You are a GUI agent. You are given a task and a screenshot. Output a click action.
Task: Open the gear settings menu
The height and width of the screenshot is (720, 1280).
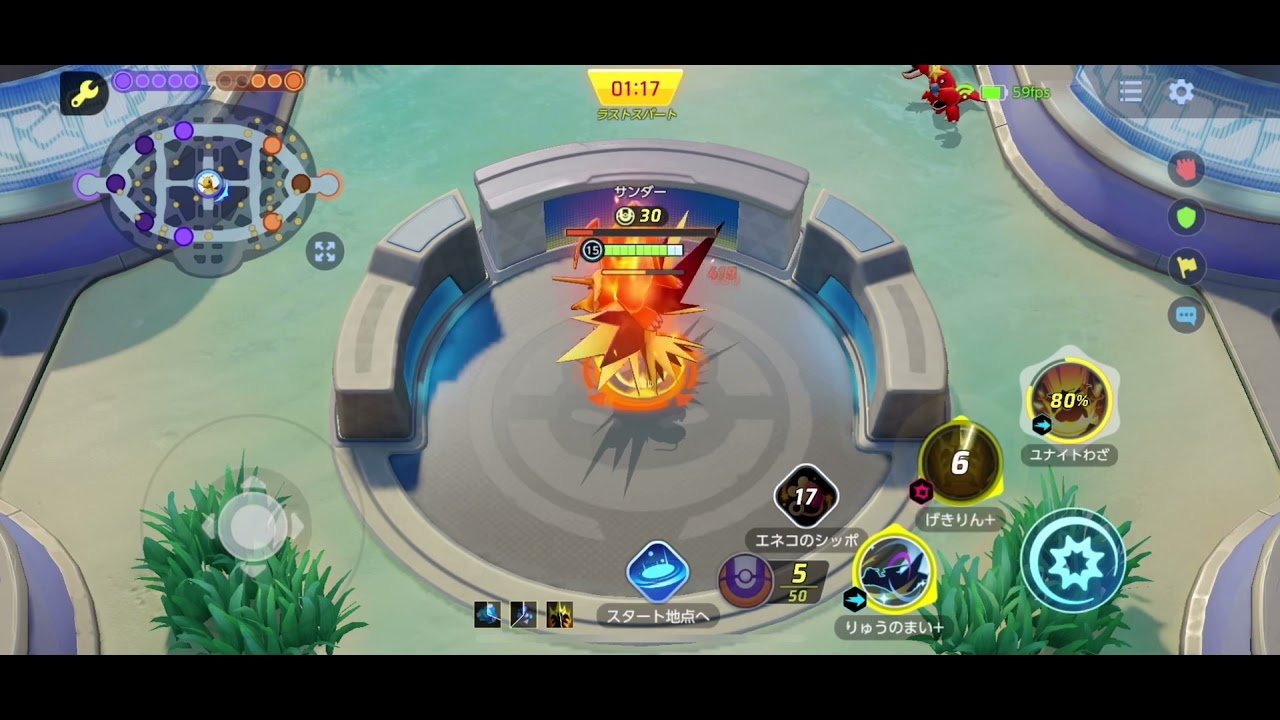coord(1181,92)
